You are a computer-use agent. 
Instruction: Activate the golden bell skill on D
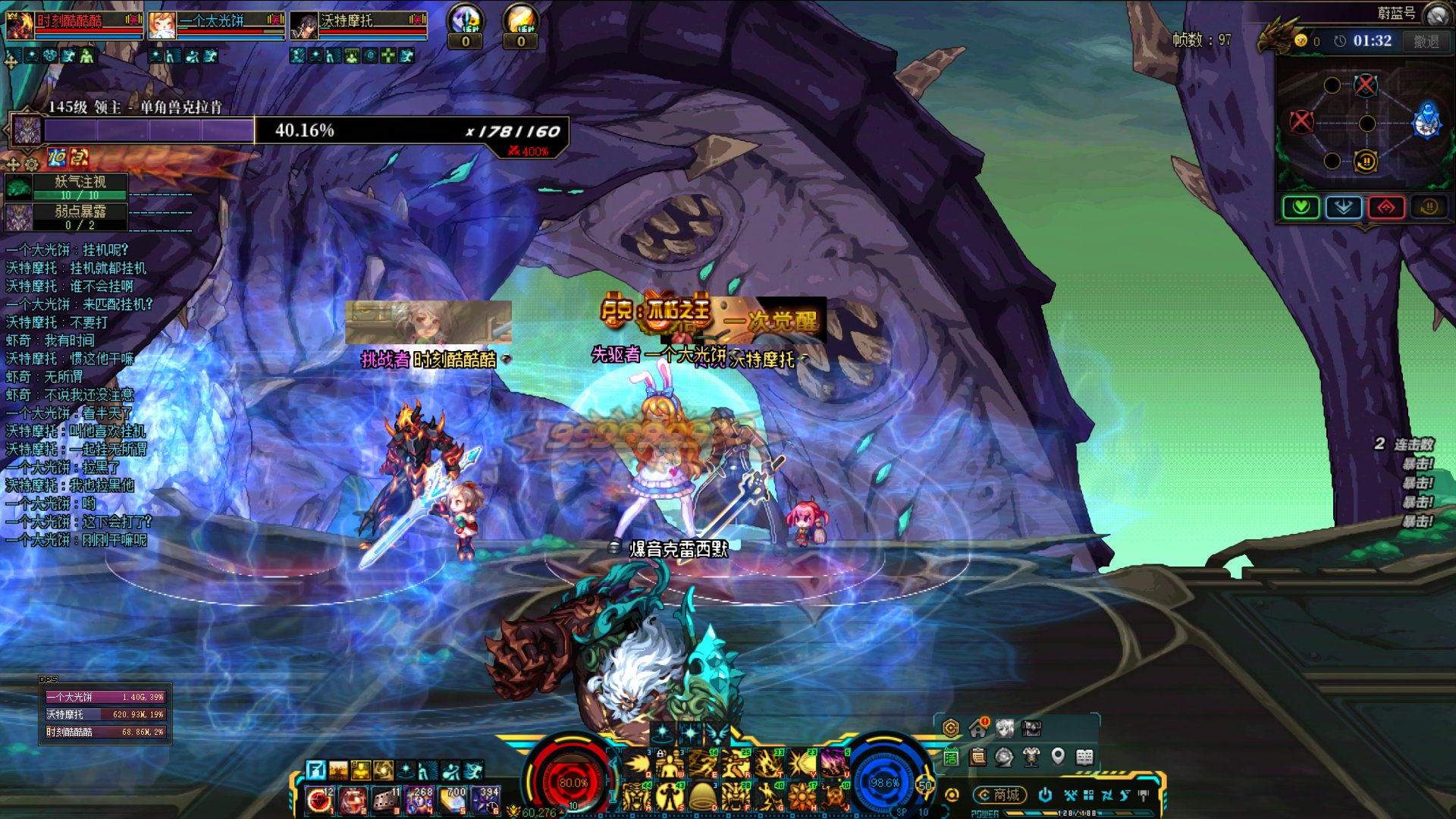click(x=702, y=797)
